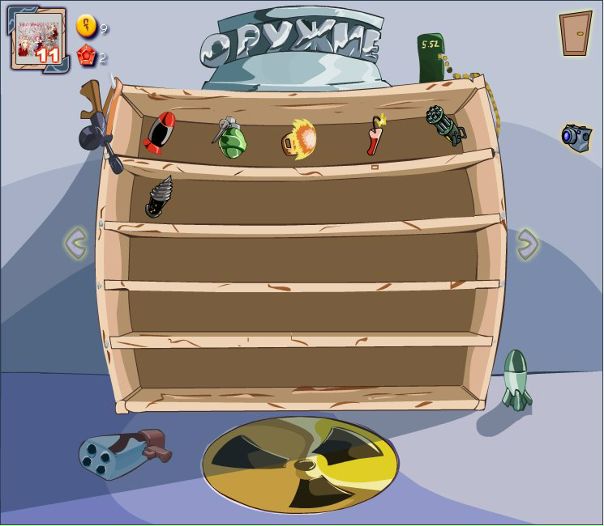Select the red and black rocket on shelf
Viewport: 604px width, 526px height.
[159, 135]
